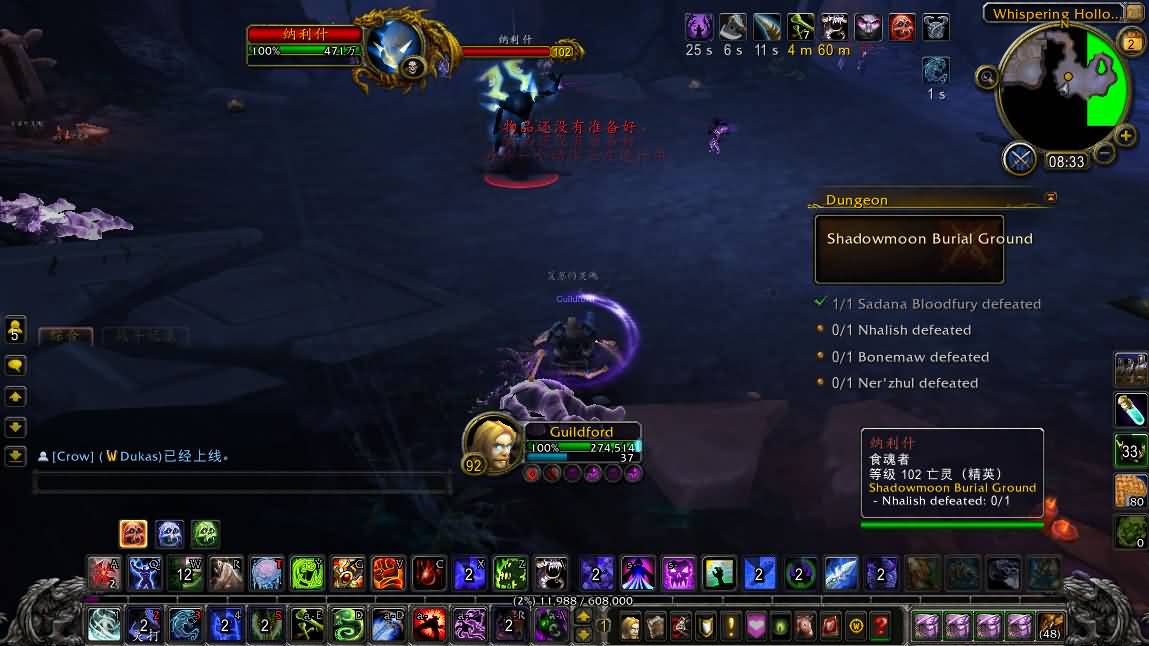
Task: Switch to next action bar page arrow
Action: 583,633
